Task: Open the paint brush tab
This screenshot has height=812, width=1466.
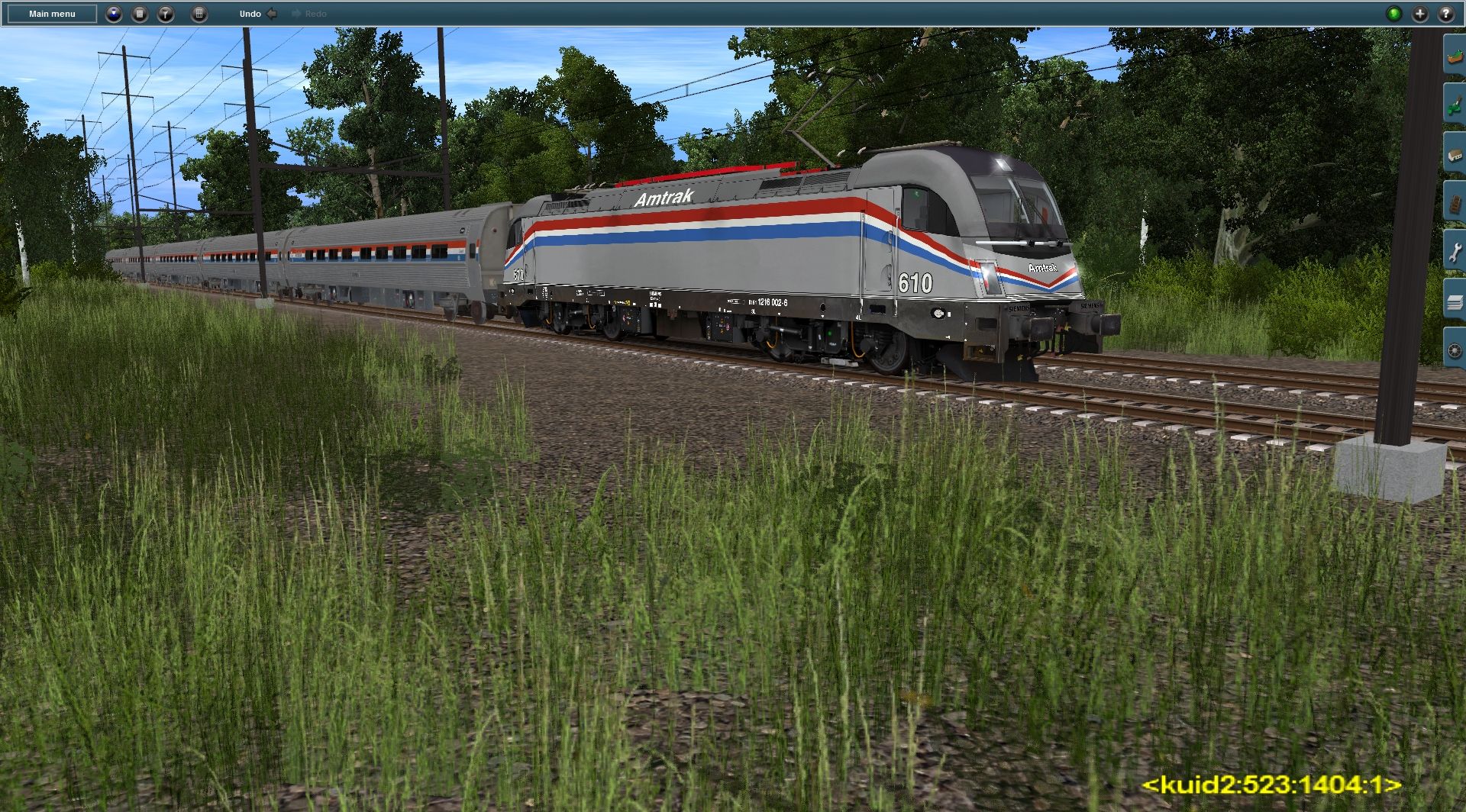Action: pyautogui.click(x=1455, y=104)
